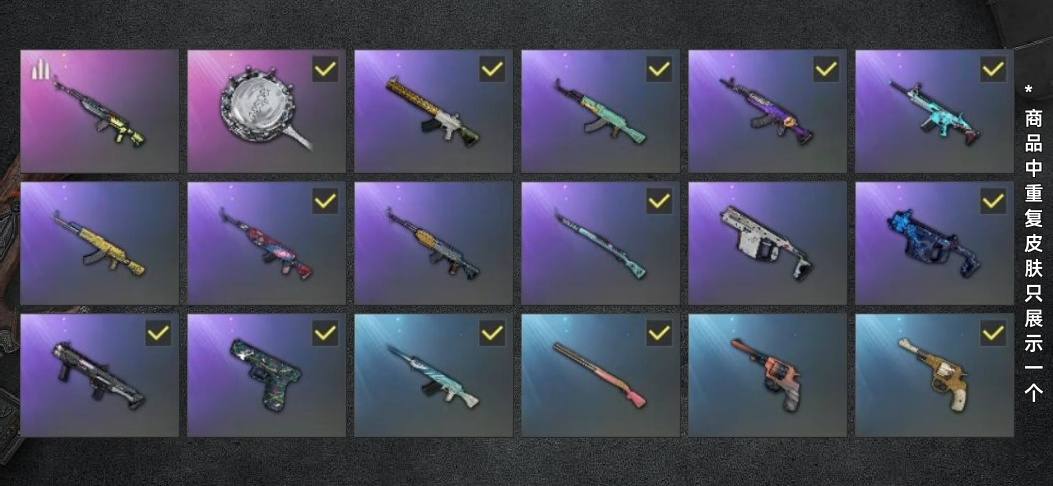Pick the dark blue Vector skin tile

coord(934,243)
